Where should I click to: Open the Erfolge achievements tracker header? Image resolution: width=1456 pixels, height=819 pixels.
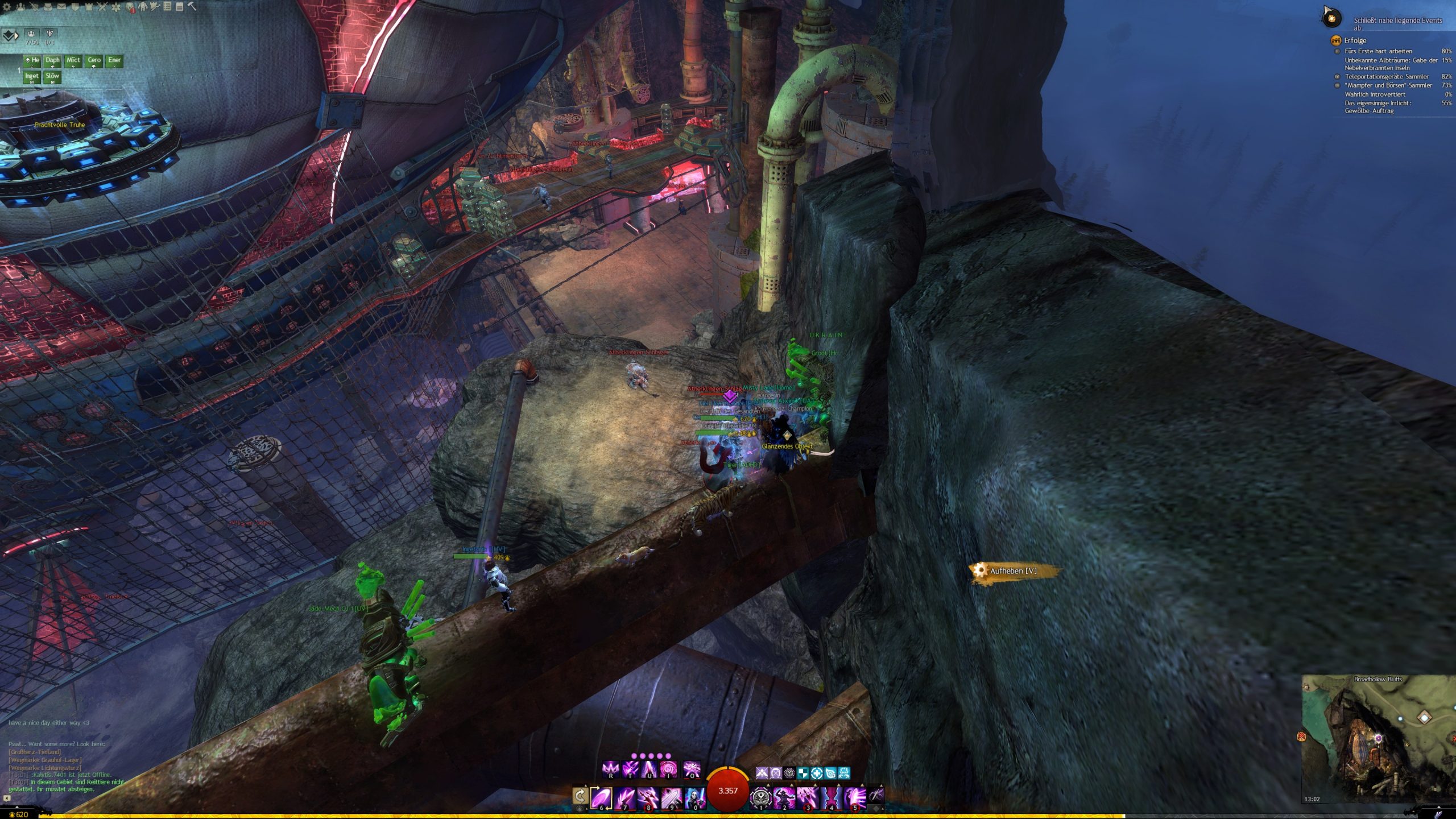pyautogui.click(x=1355, y=40)
